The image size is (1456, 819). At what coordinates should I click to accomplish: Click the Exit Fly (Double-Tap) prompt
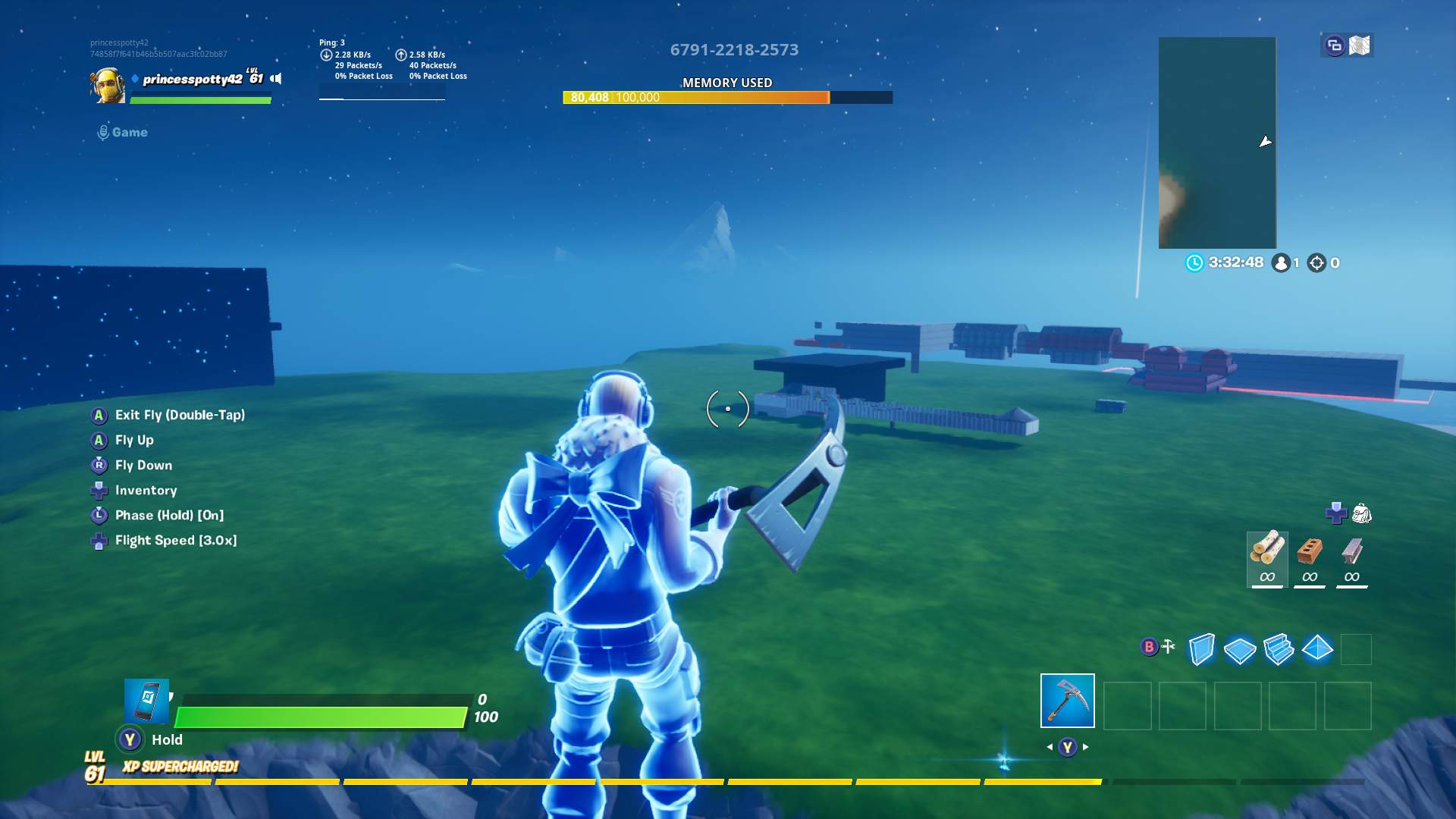180,415
